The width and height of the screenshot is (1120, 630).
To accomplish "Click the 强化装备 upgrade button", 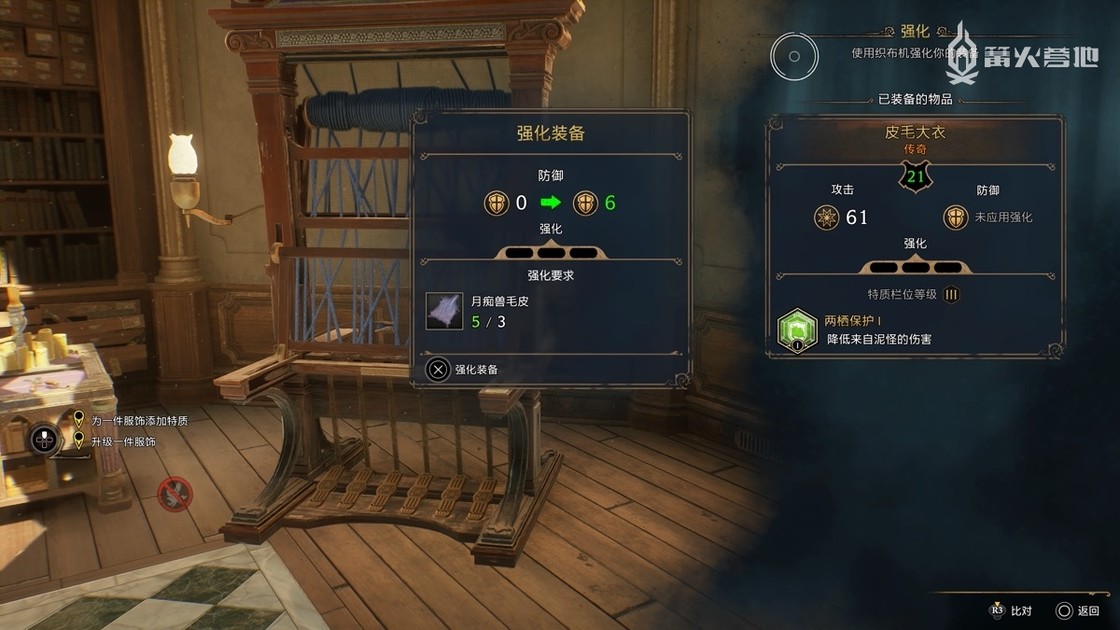I will [x=464, y=369].
